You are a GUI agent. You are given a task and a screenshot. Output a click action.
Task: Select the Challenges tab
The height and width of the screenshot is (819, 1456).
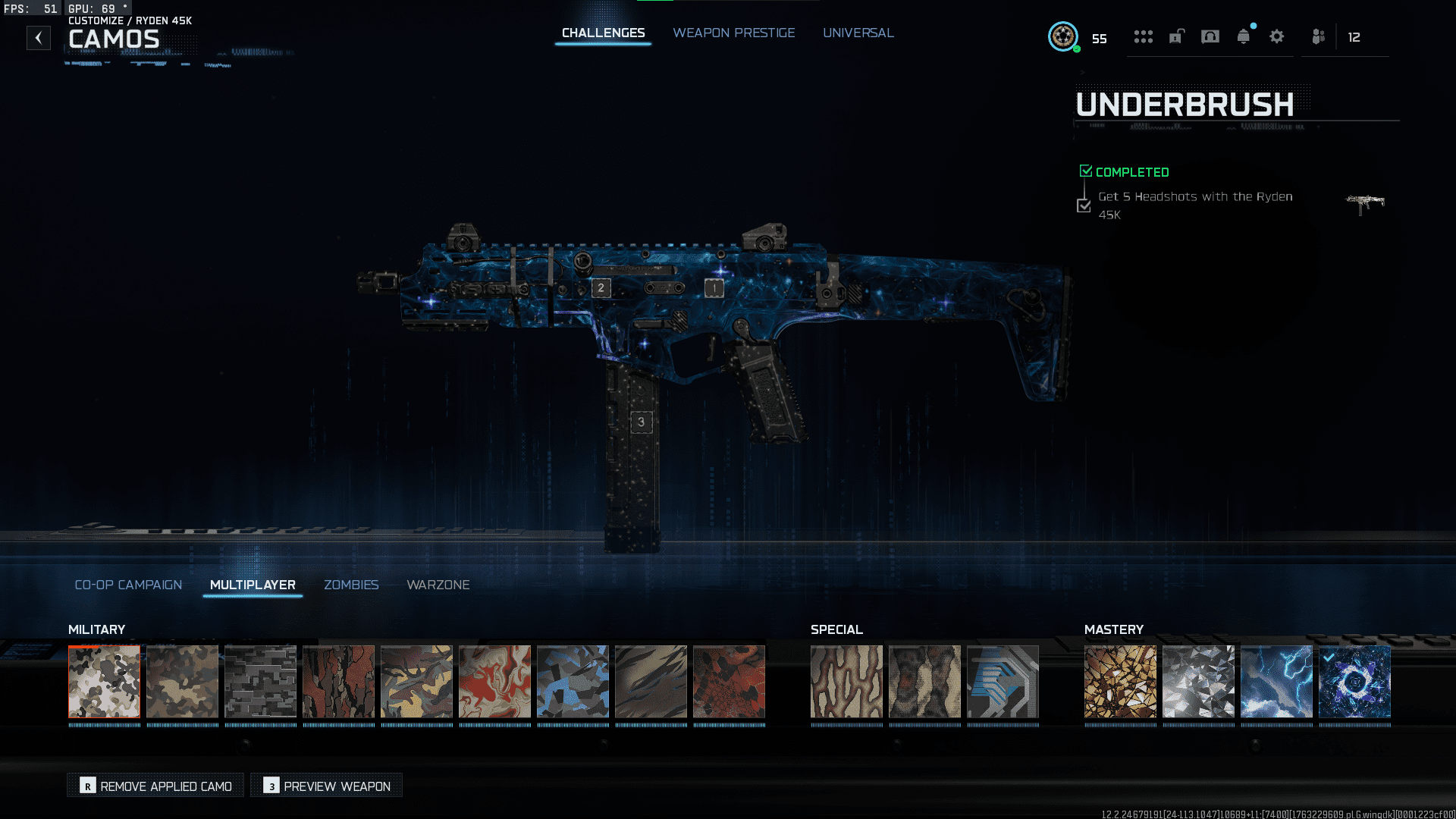point(603,33)
